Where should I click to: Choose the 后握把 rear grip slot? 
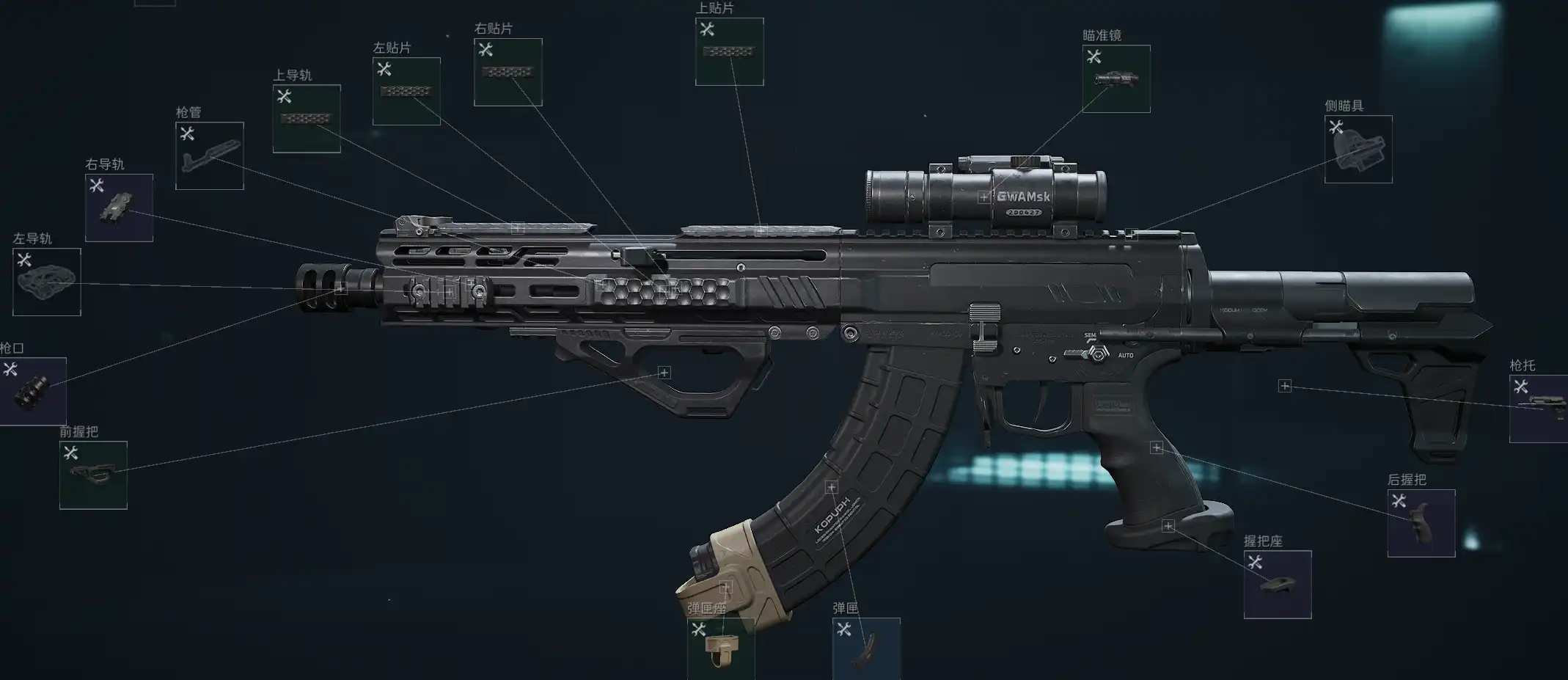[x=1421, y=524]
